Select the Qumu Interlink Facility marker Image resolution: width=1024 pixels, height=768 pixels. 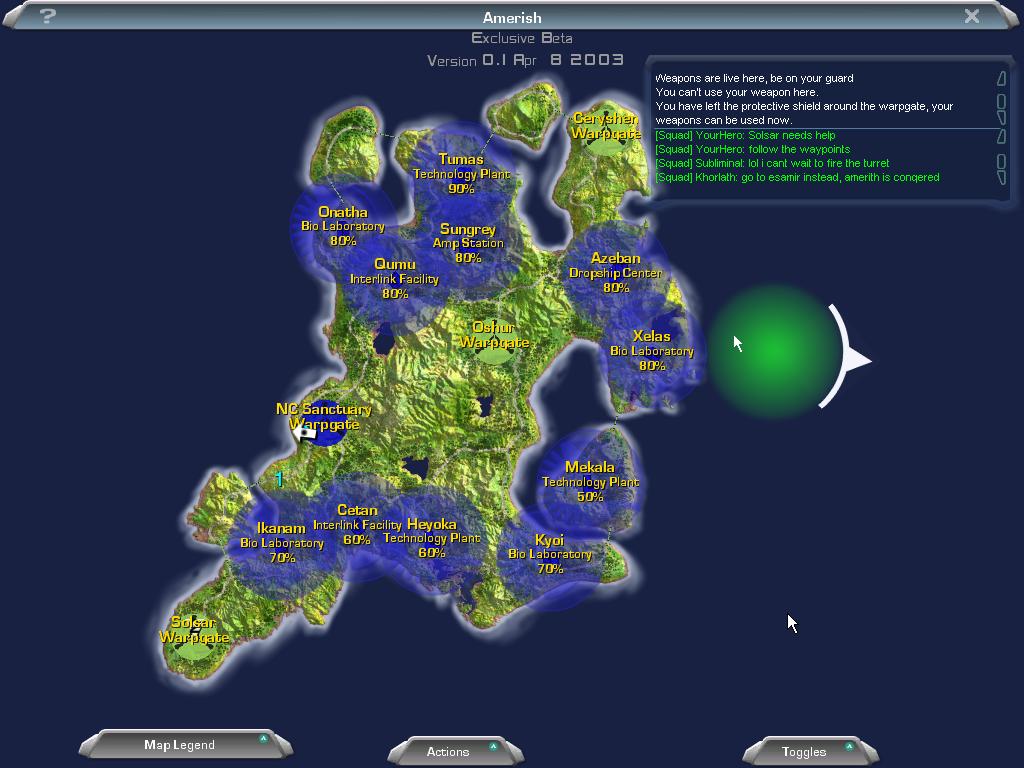[394, 279]
